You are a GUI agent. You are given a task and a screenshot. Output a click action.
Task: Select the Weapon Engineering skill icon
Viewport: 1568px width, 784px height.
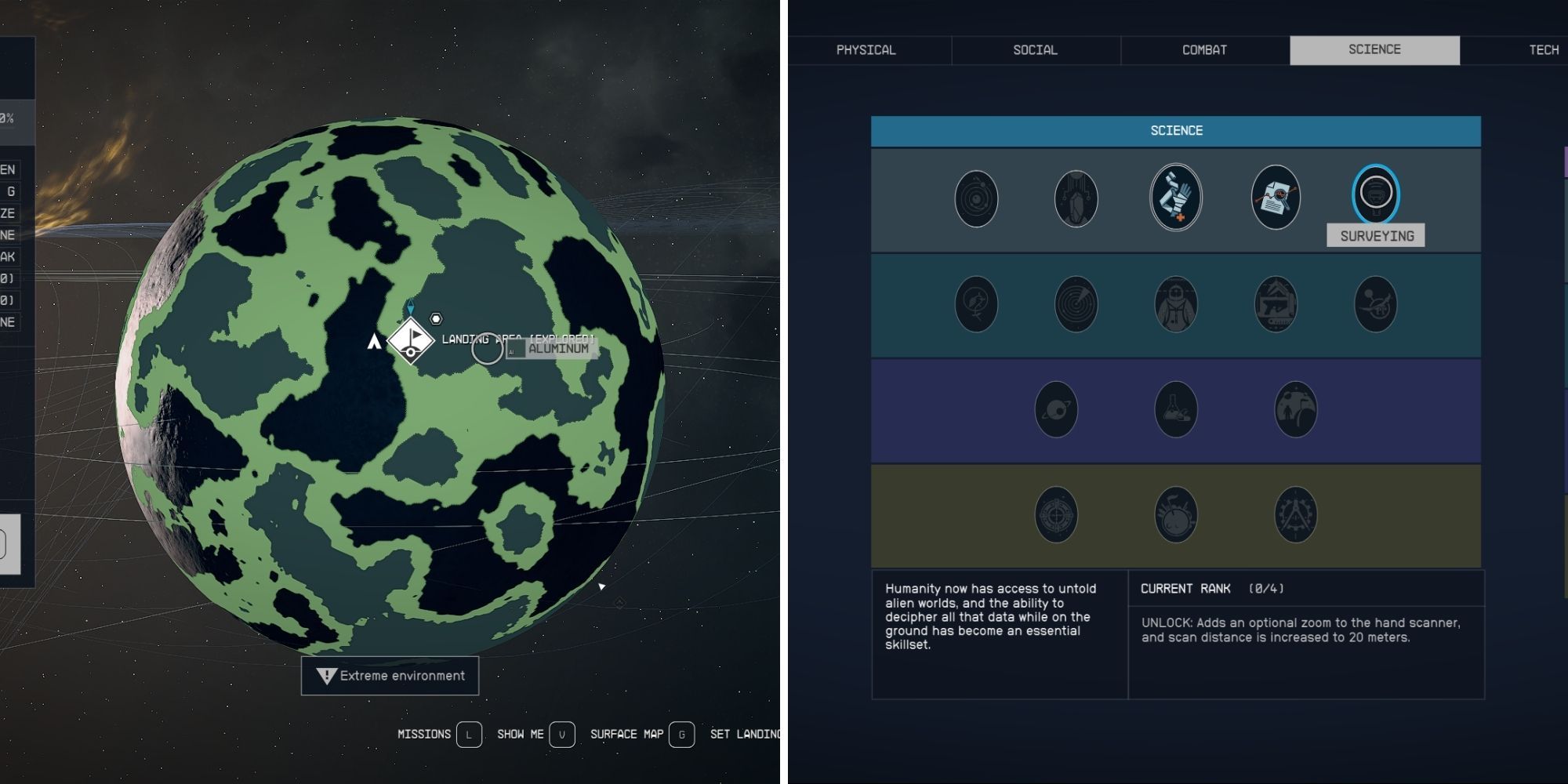[1276, 304]
